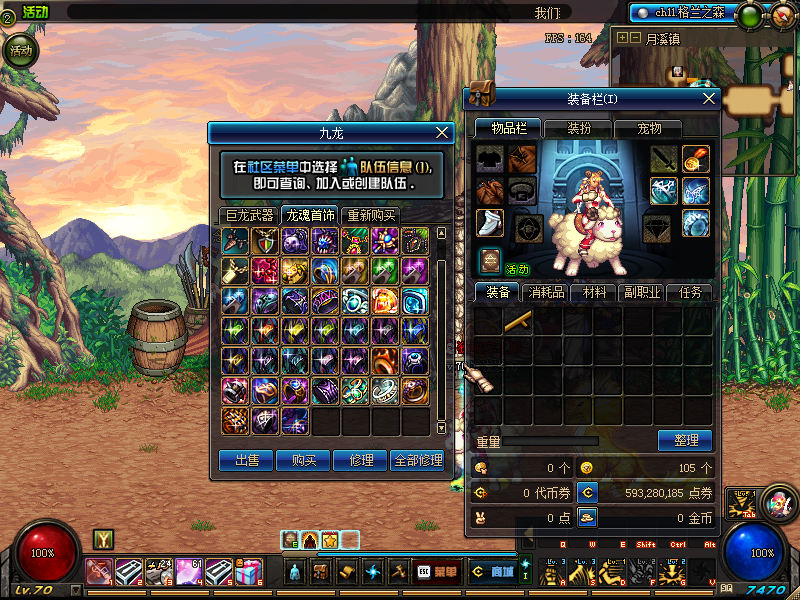Open the 重新购买 buyback tab
Screen dimensions: 800x600
[x=370, y=215]
